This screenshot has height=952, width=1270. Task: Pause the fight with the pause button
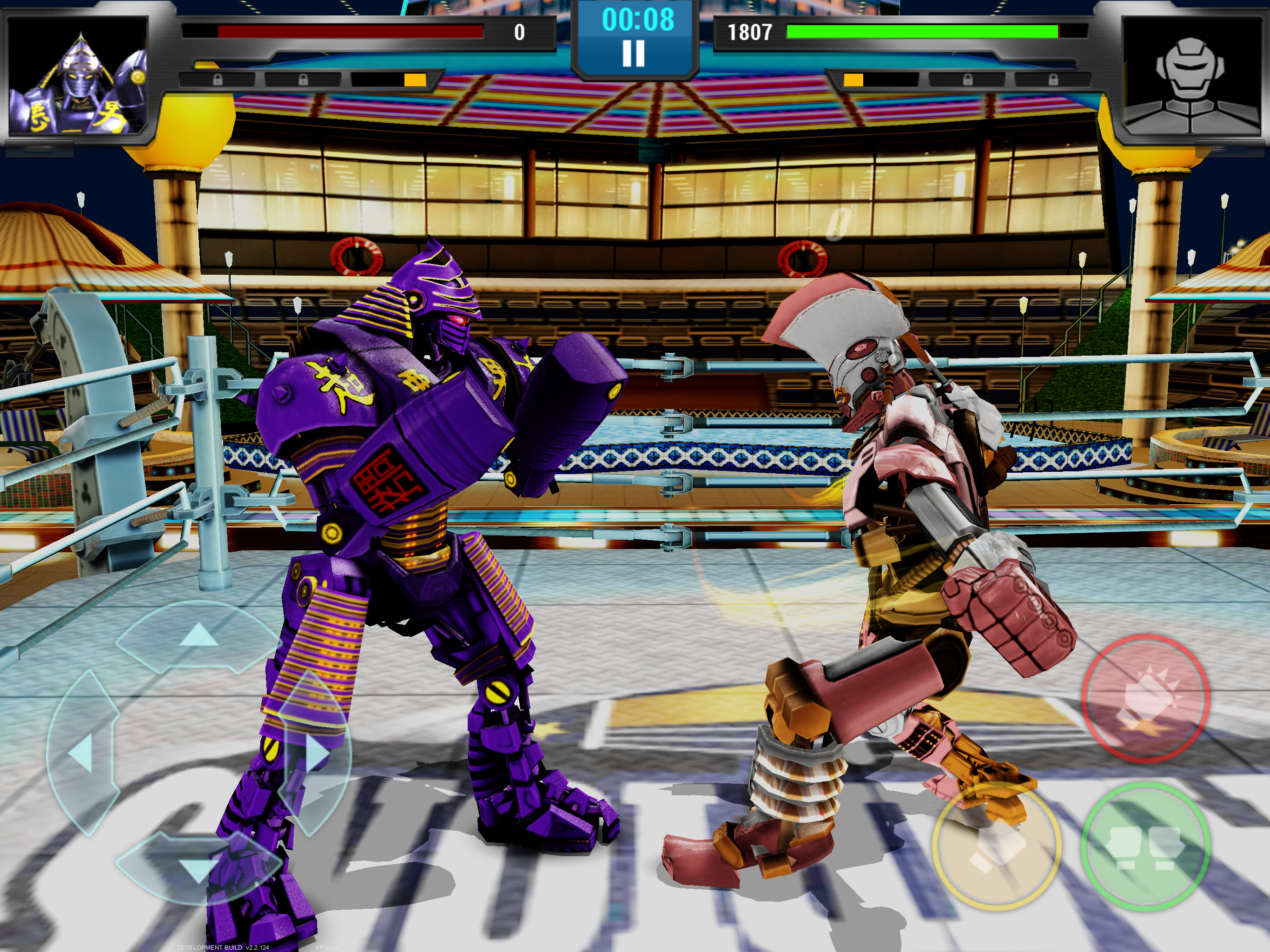[634, 53]
